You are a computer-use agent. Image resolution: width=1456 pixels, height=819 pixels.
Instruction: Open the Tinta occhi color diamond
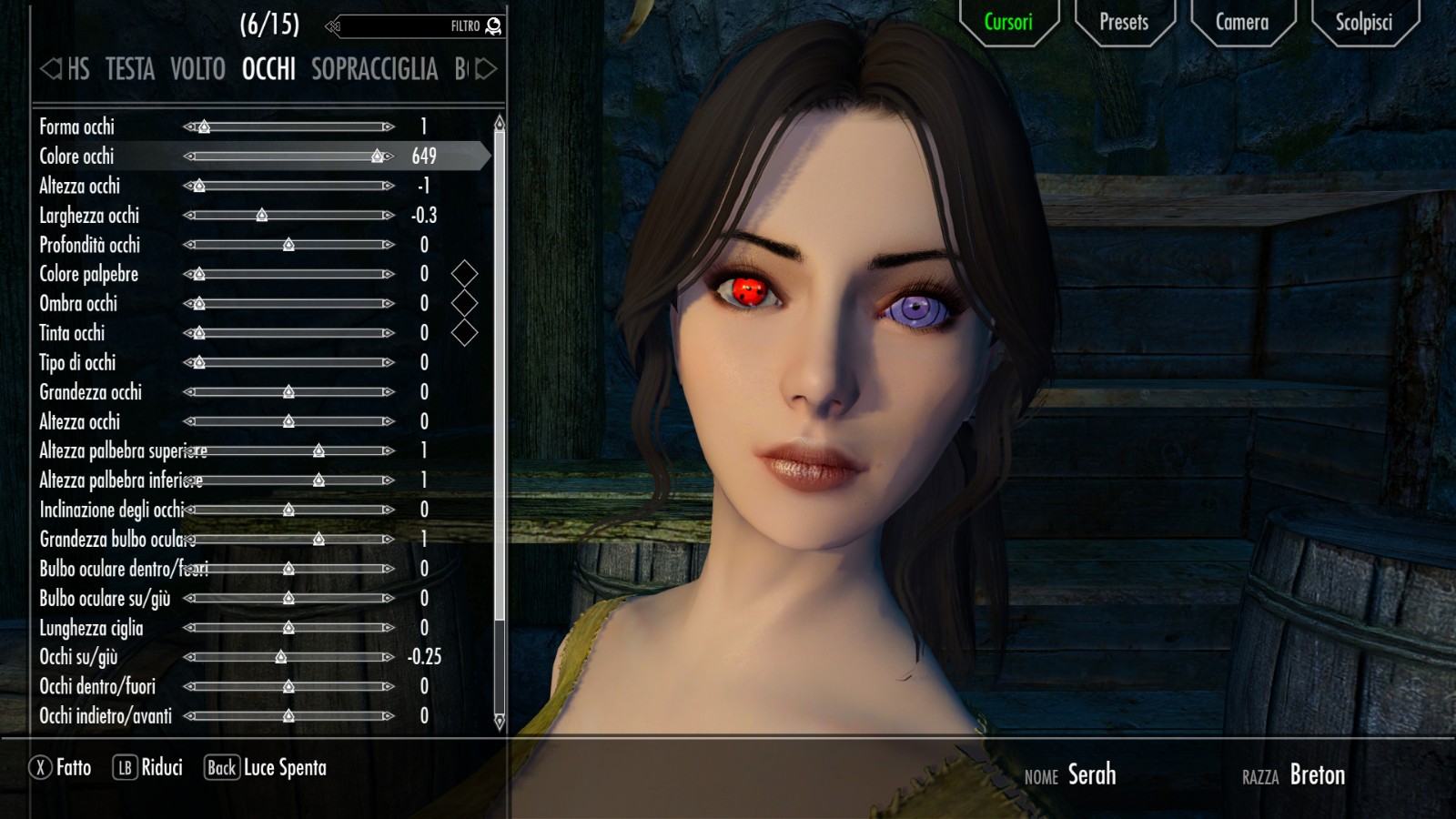pos(464,333)
